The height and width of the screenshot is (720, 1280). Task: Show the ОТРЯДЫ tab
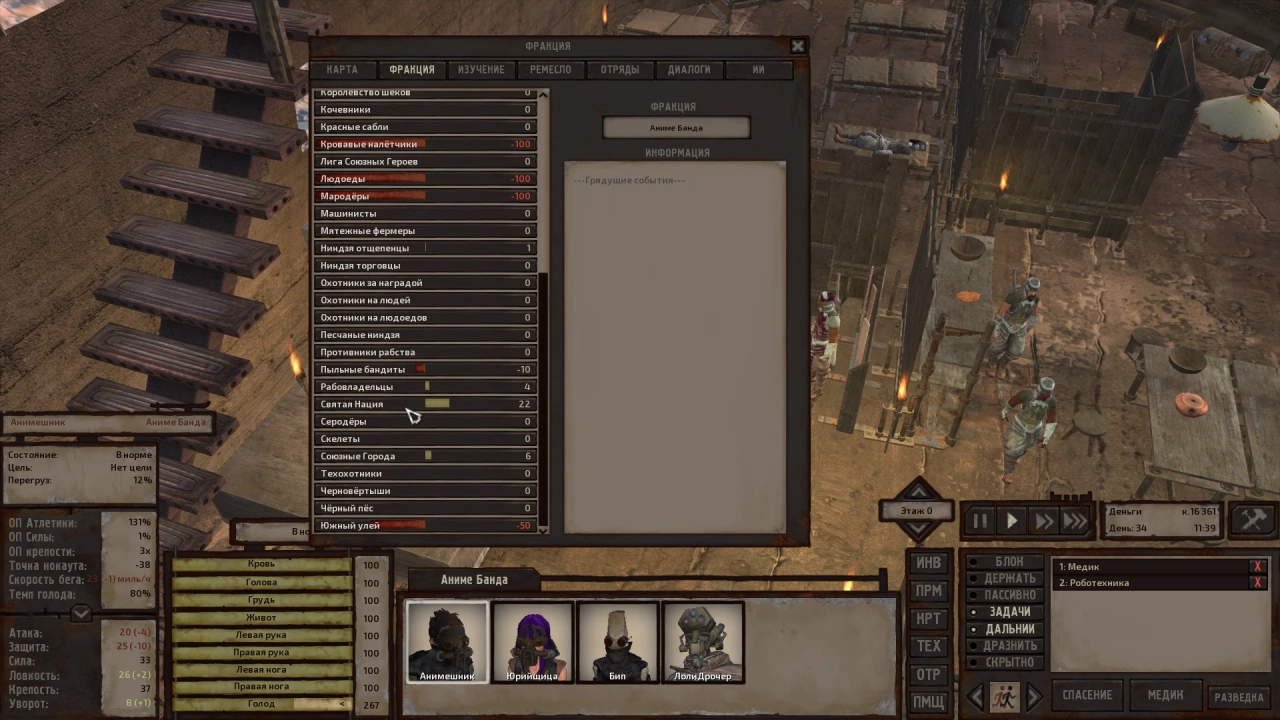(x=620, y=70)
